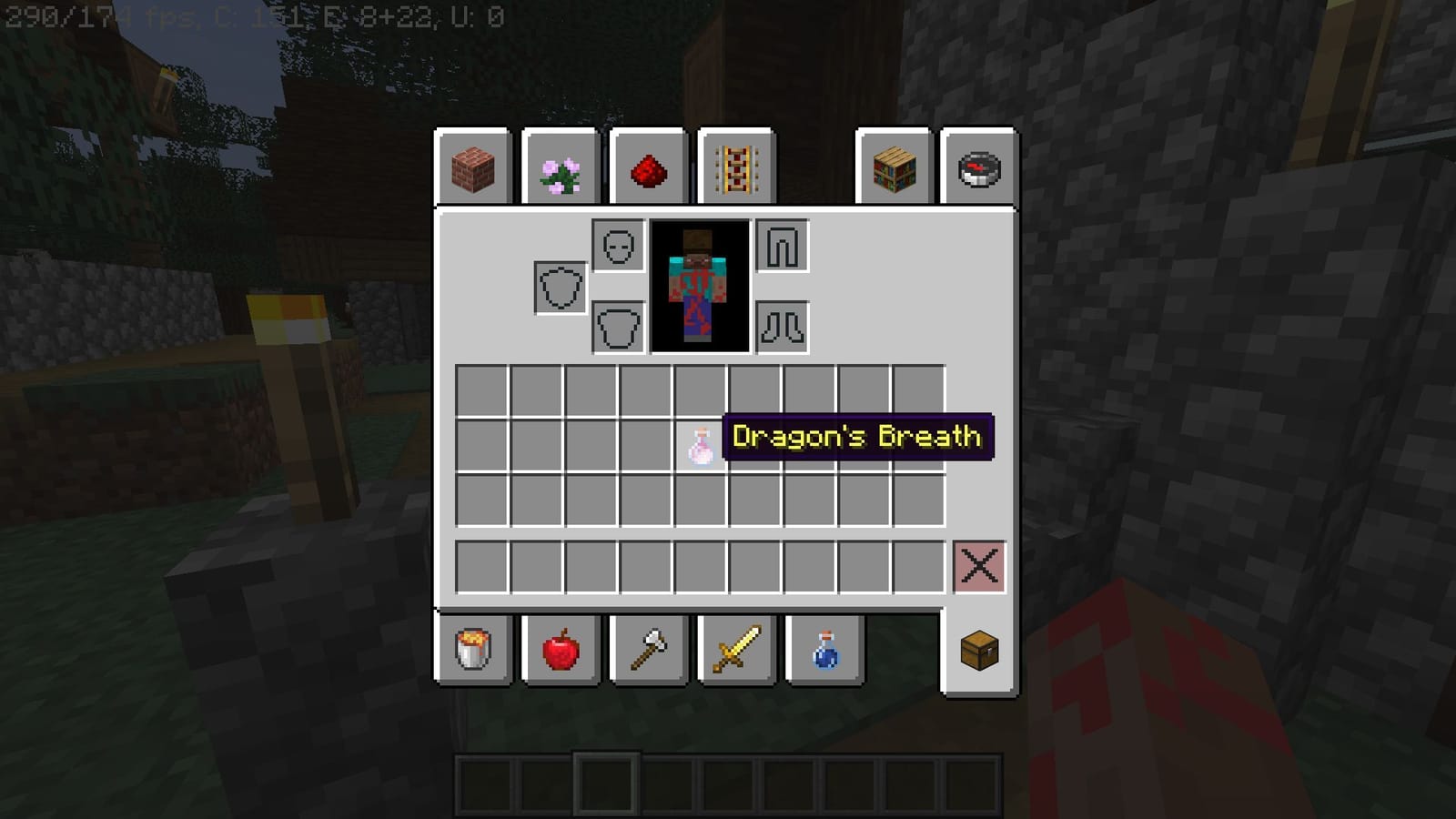This screenshot has height=819, width=1456.
Task: Click the boots armor slot
Action: (781, 328)
